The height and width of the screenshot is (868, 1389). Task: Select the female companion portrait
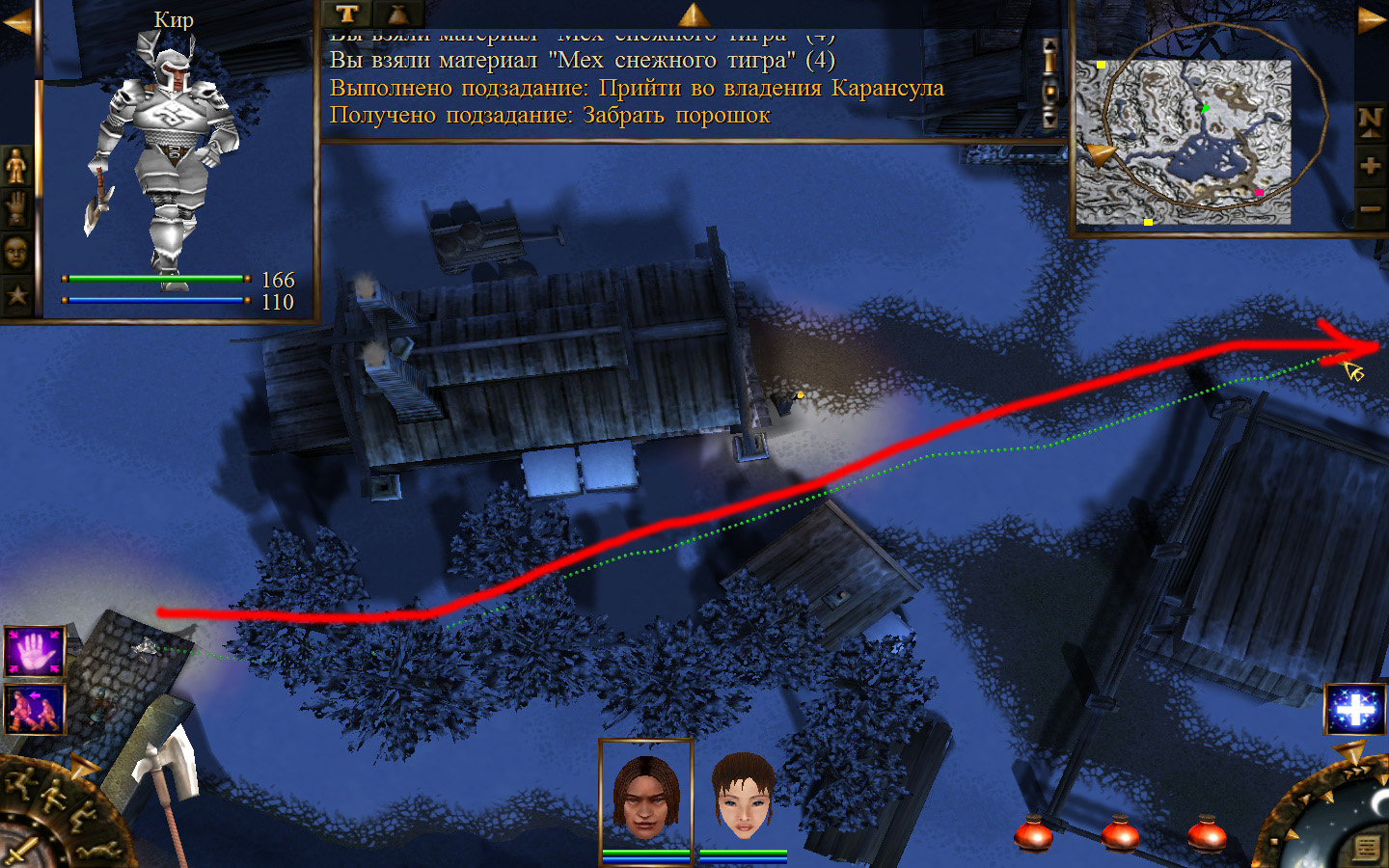coord(743,797)
